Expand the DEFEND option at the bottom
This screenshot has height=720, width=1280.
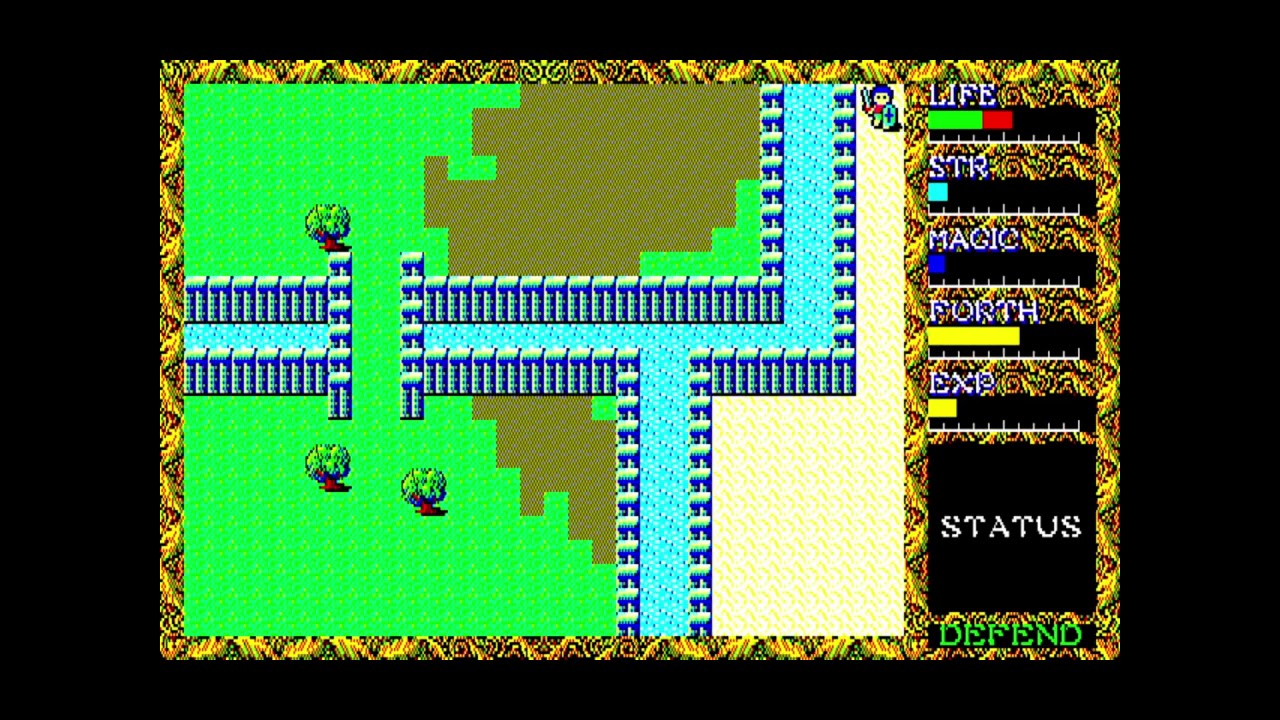click(1010, 633)
